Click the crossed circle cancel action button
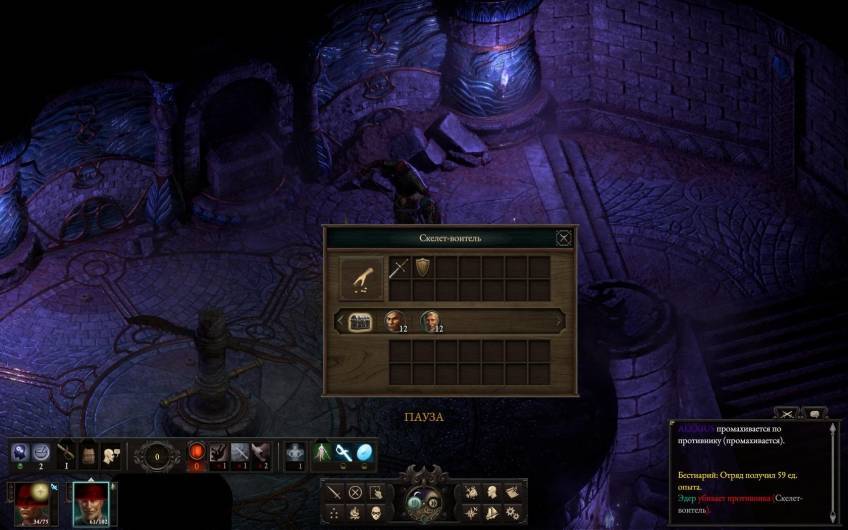This screenshot has width=848, height=530. pyautogui.click(x=355, y=492)
